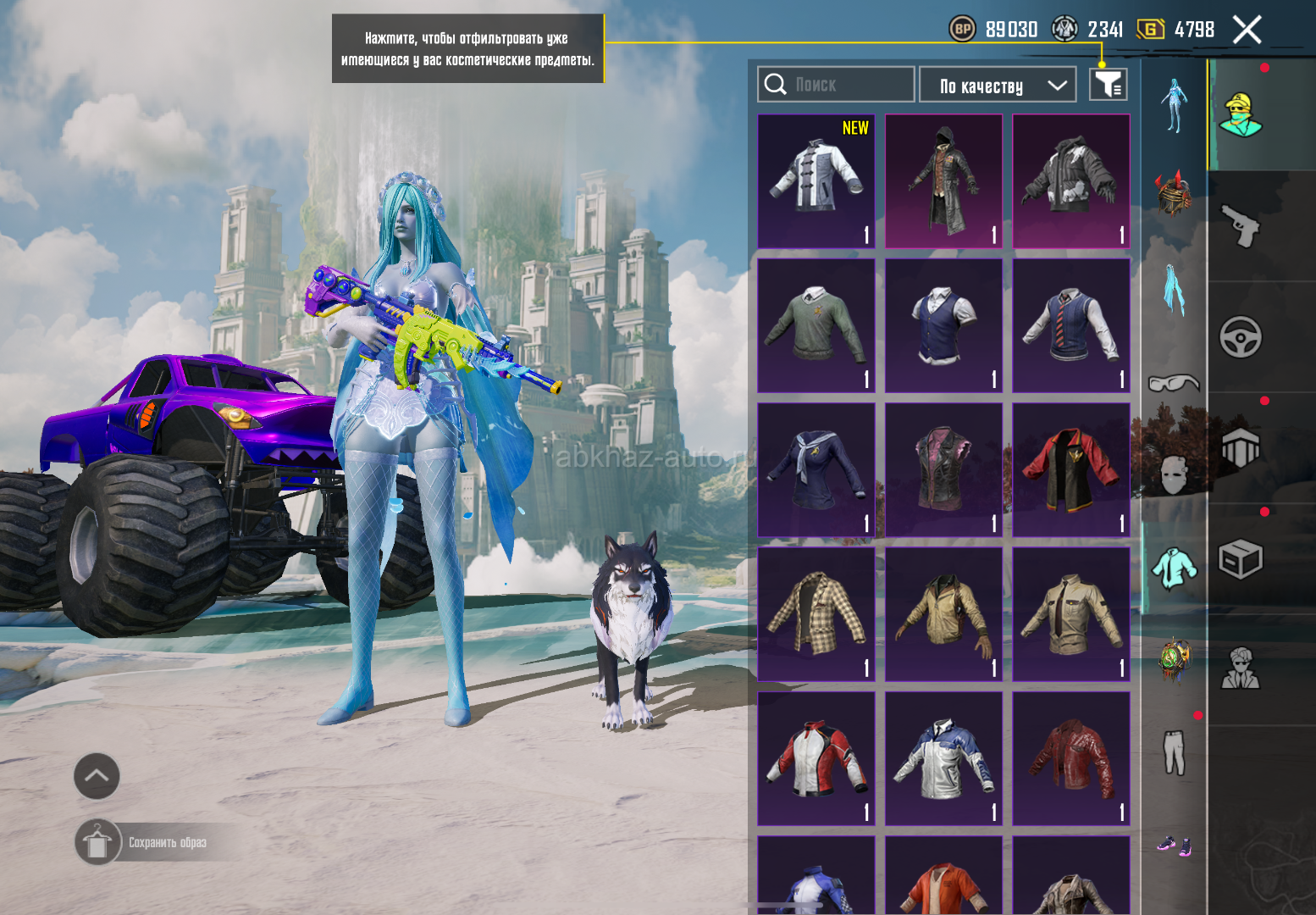This screenshot has height=915, width=1316.
Task: Choose the dark red leather jacket
Action: (1071, 758)
